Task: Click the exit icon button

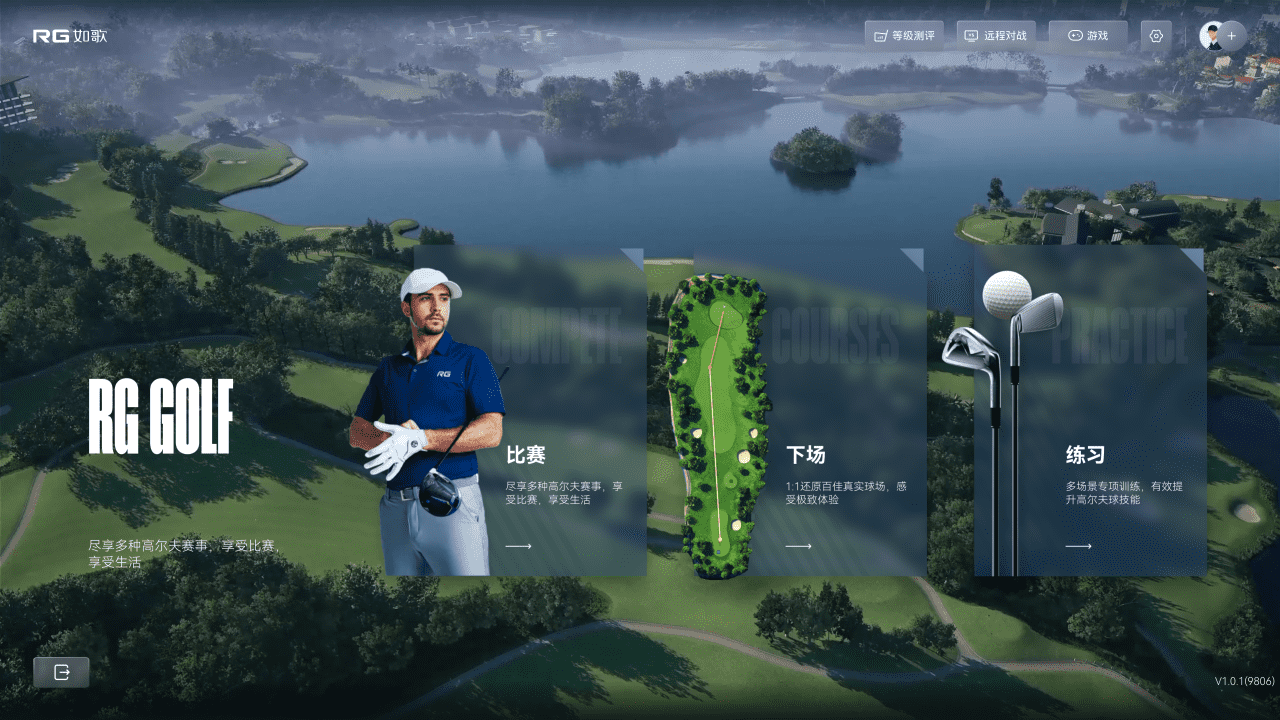Action: pyautogui.click(x=61, y=673)
